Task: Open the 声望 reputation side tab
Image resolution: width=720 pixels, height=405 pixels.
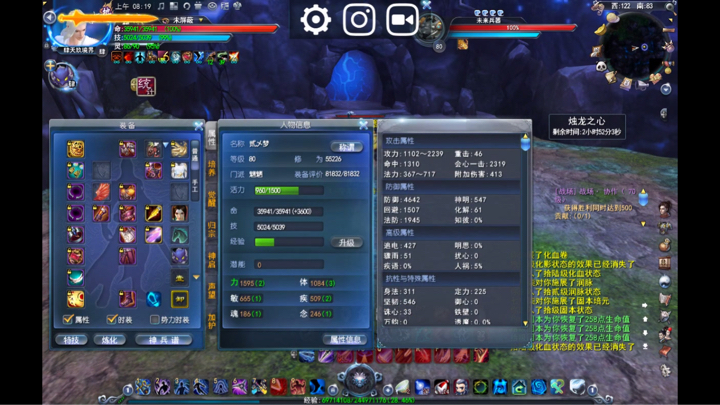Action: [211, 290]
